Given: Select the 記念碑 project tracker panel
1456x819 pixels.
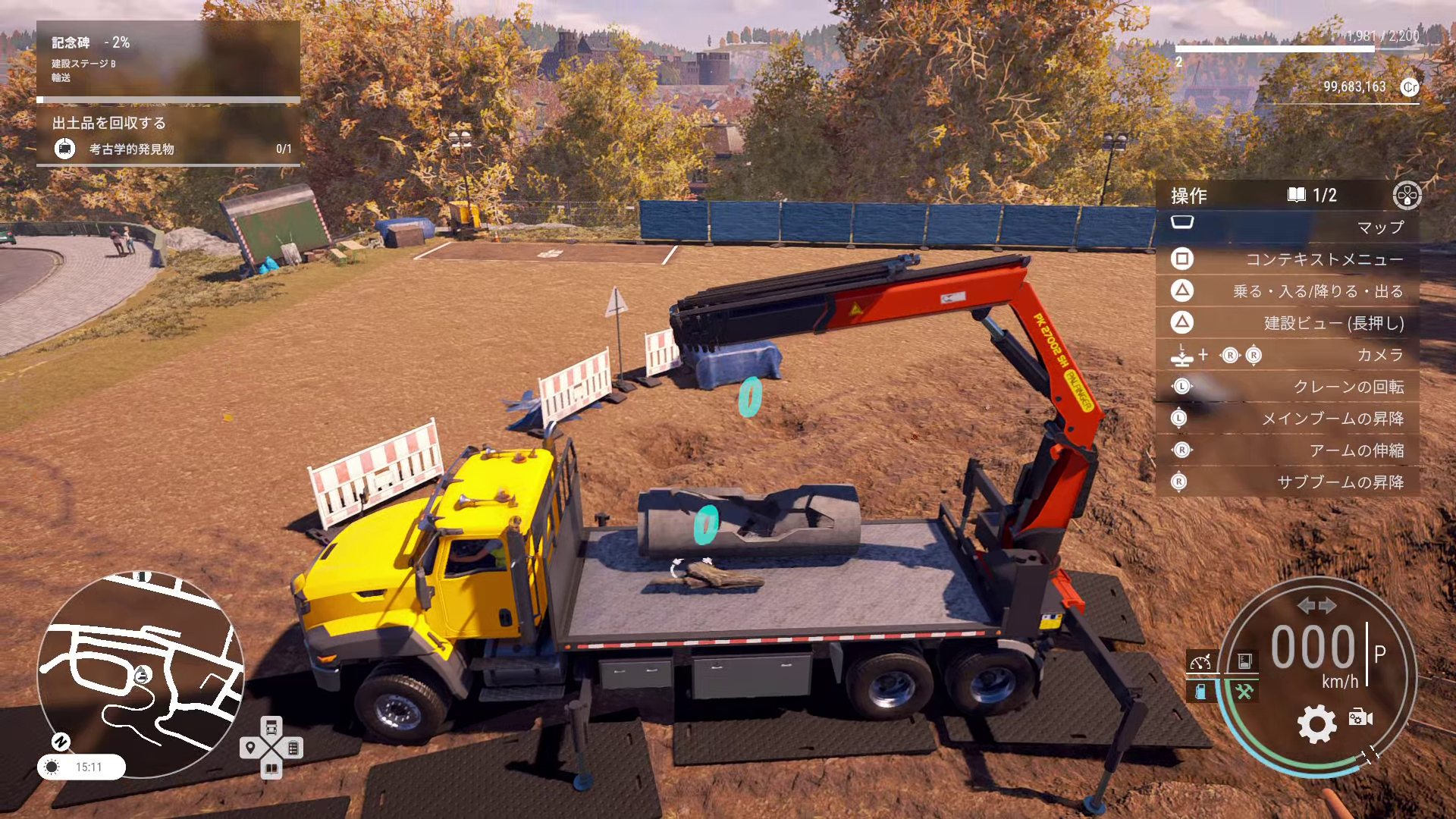Looking at the screenshot, I should pos(168,59).
